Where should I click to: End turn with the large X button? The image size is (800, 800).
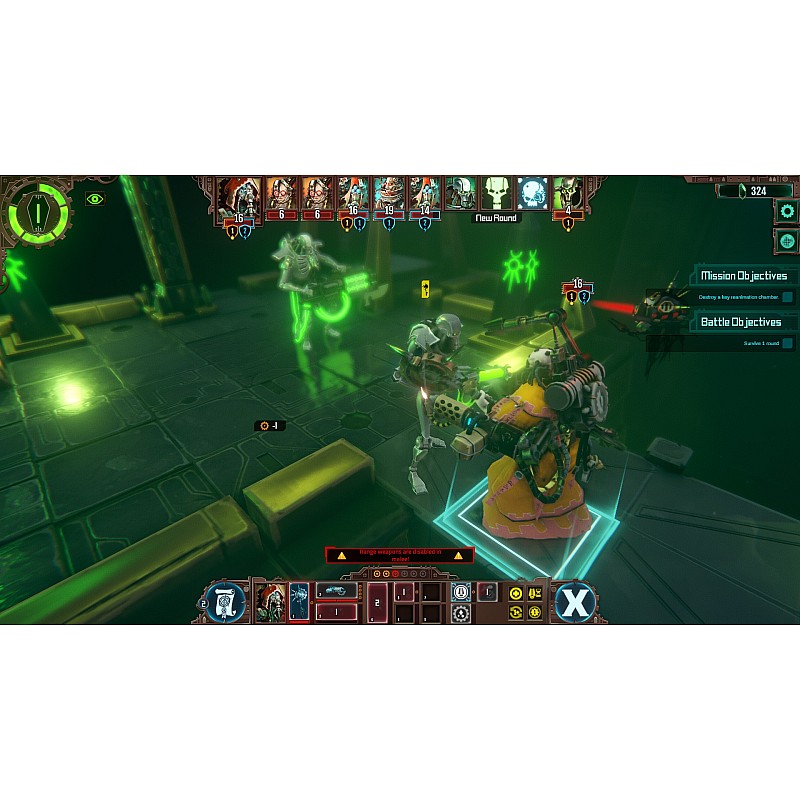(x=575, y=602)
